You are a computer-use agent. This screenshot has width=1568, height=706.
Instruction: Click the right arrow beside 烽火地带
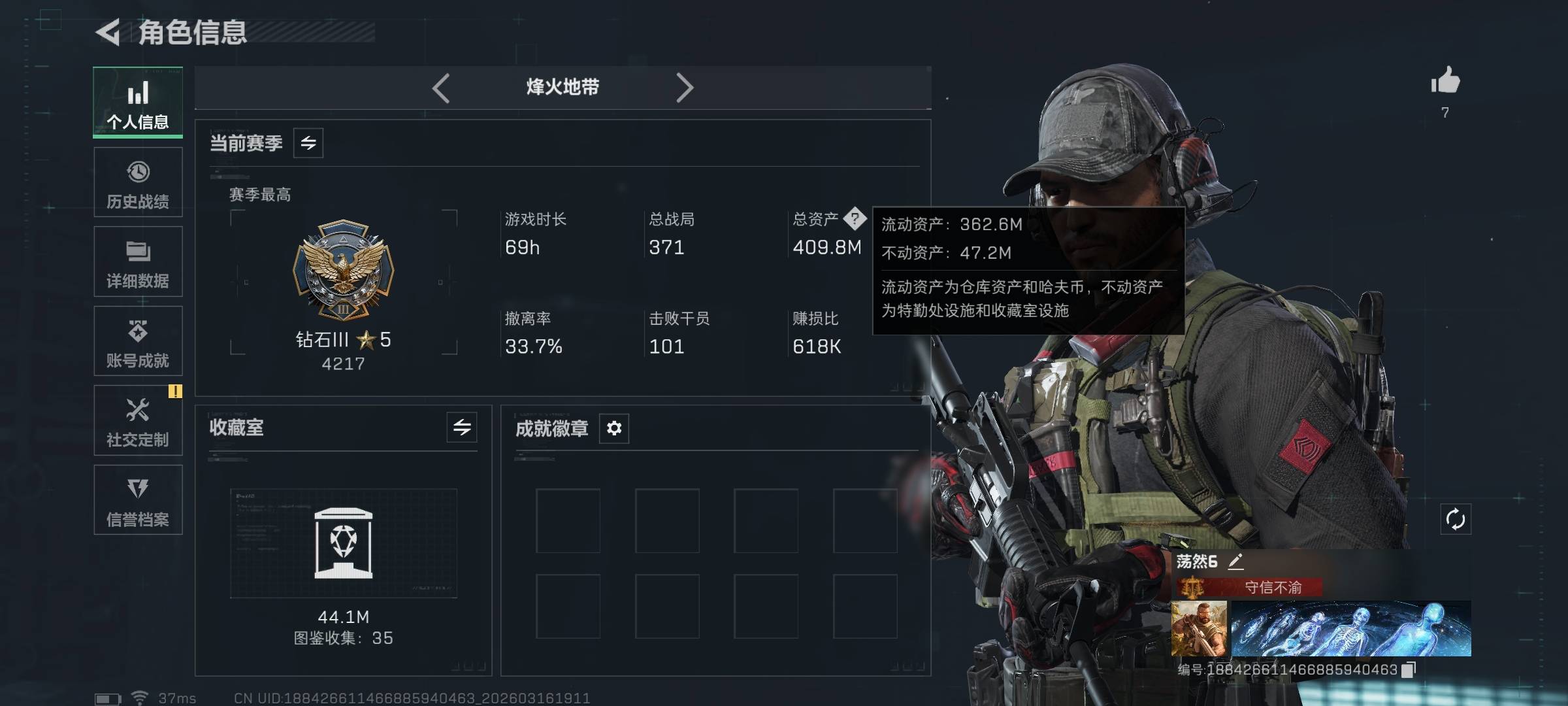[x=684, y=88]
